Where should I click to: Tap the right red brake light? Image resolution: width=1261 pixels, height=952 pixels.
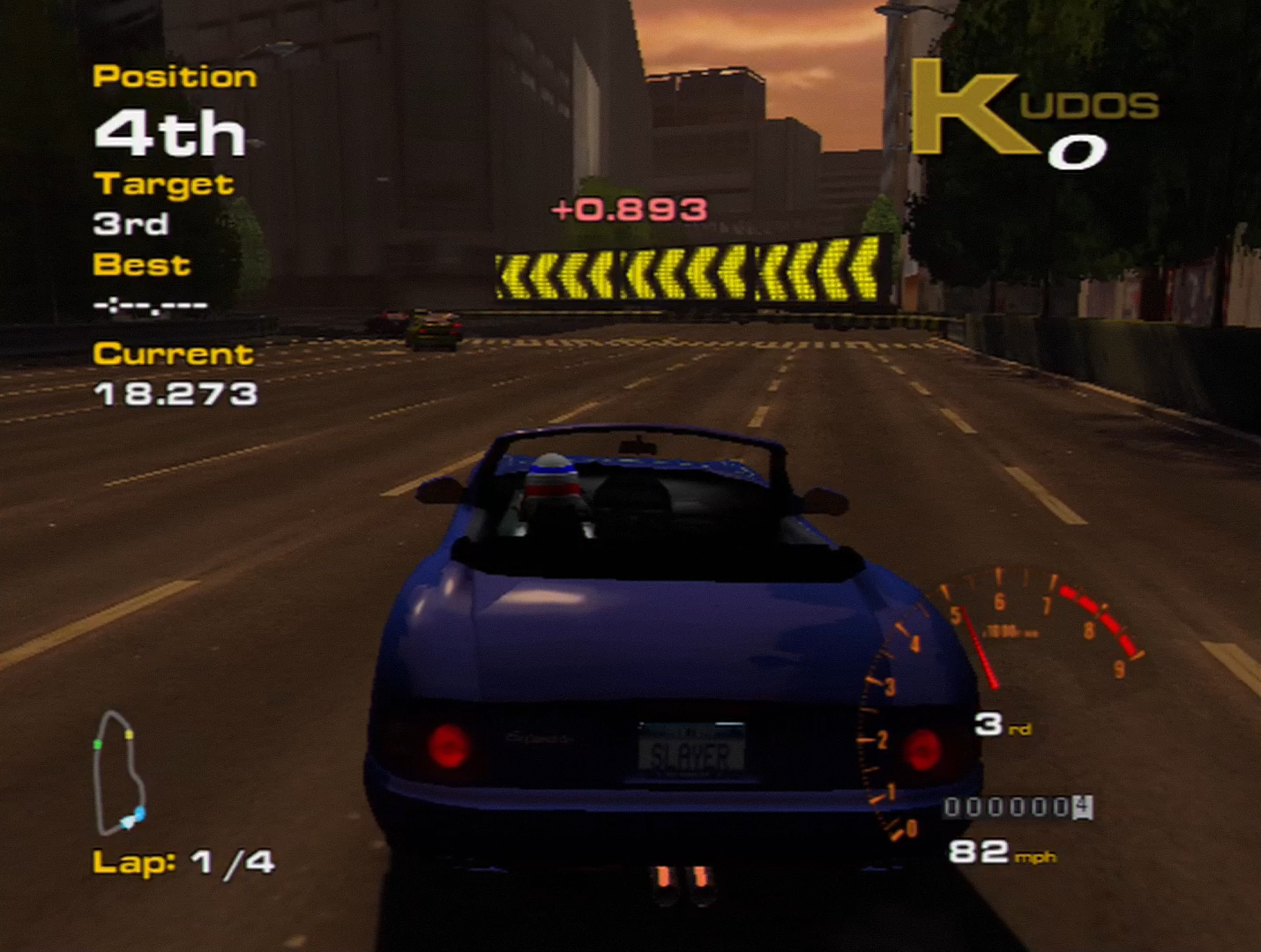coord(924,749)
